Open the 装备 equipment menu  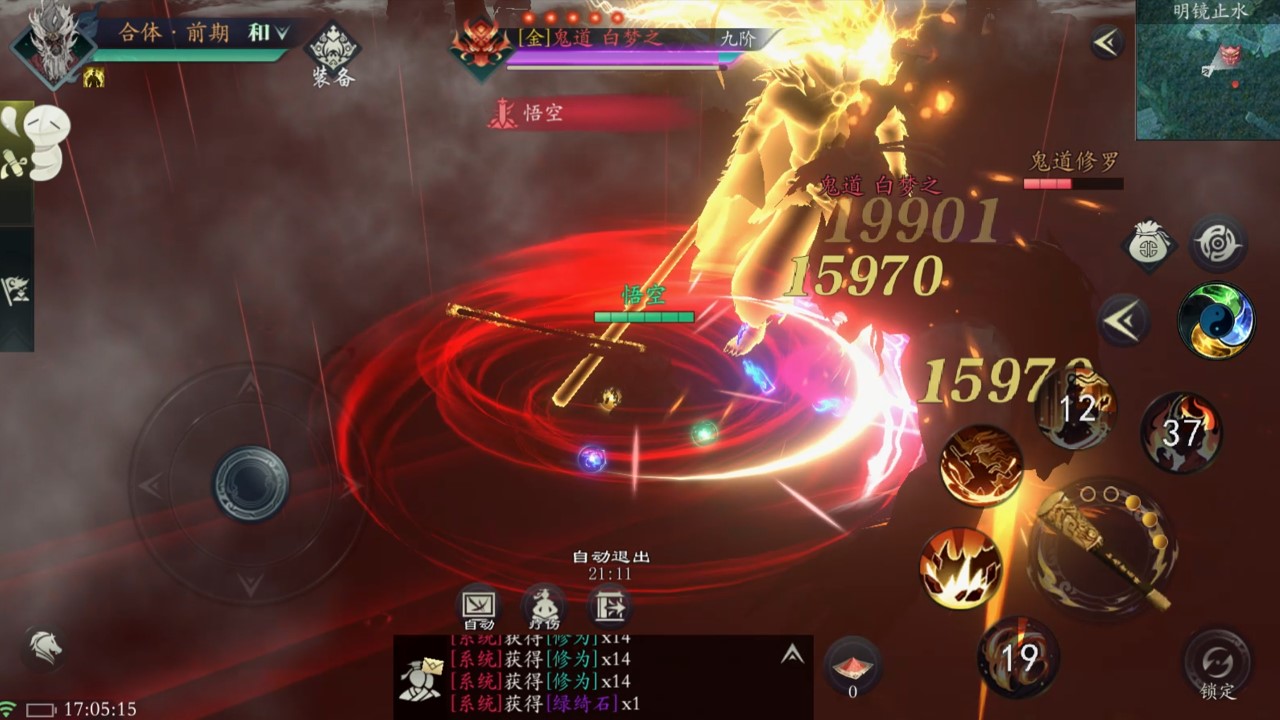pyautogui.click(x=332, y=52)
